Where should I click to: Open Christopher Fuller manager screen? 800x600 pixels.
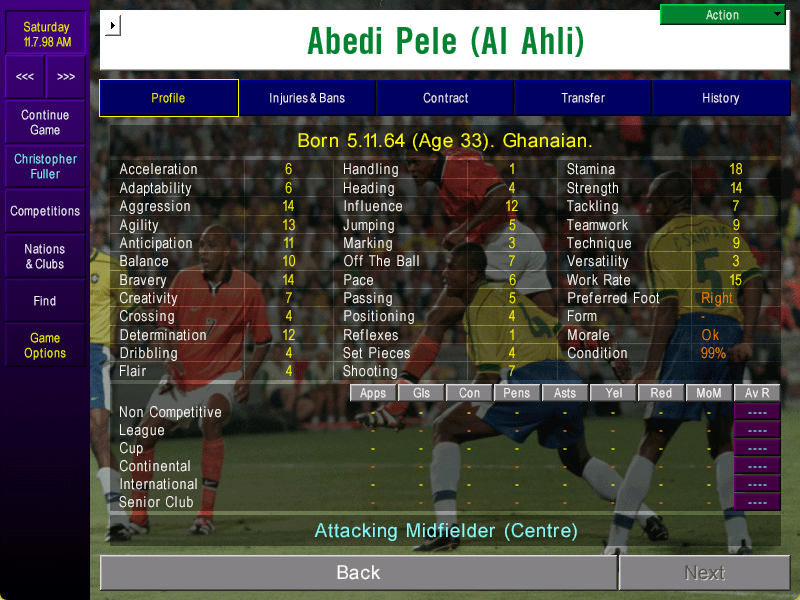(x=45, y=166)
